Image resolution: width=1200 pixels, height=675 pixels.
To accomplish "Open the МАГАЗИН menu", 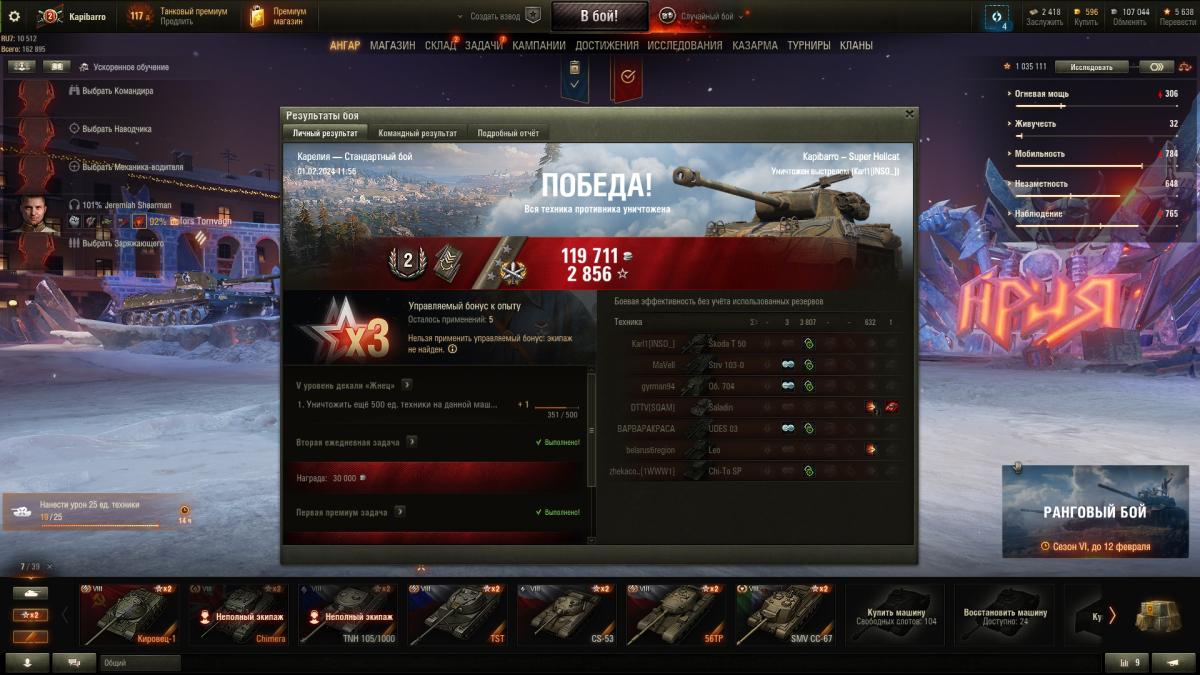I will 392,45.
